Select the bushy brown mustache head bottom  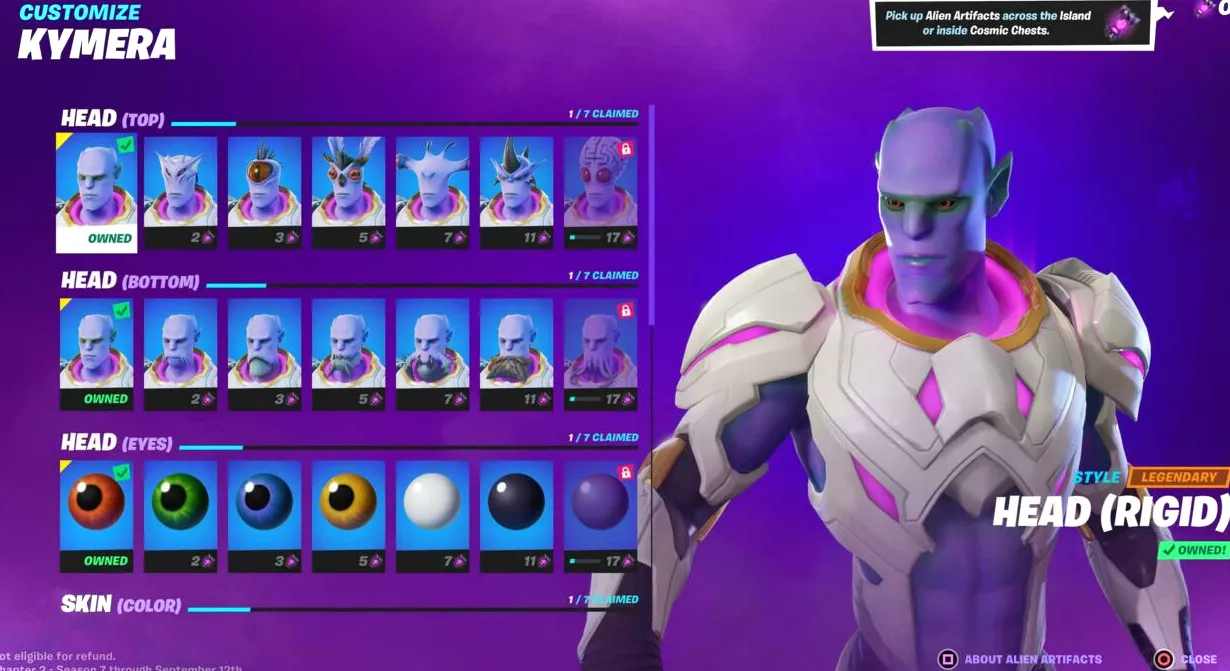click(x=516, y=353)
